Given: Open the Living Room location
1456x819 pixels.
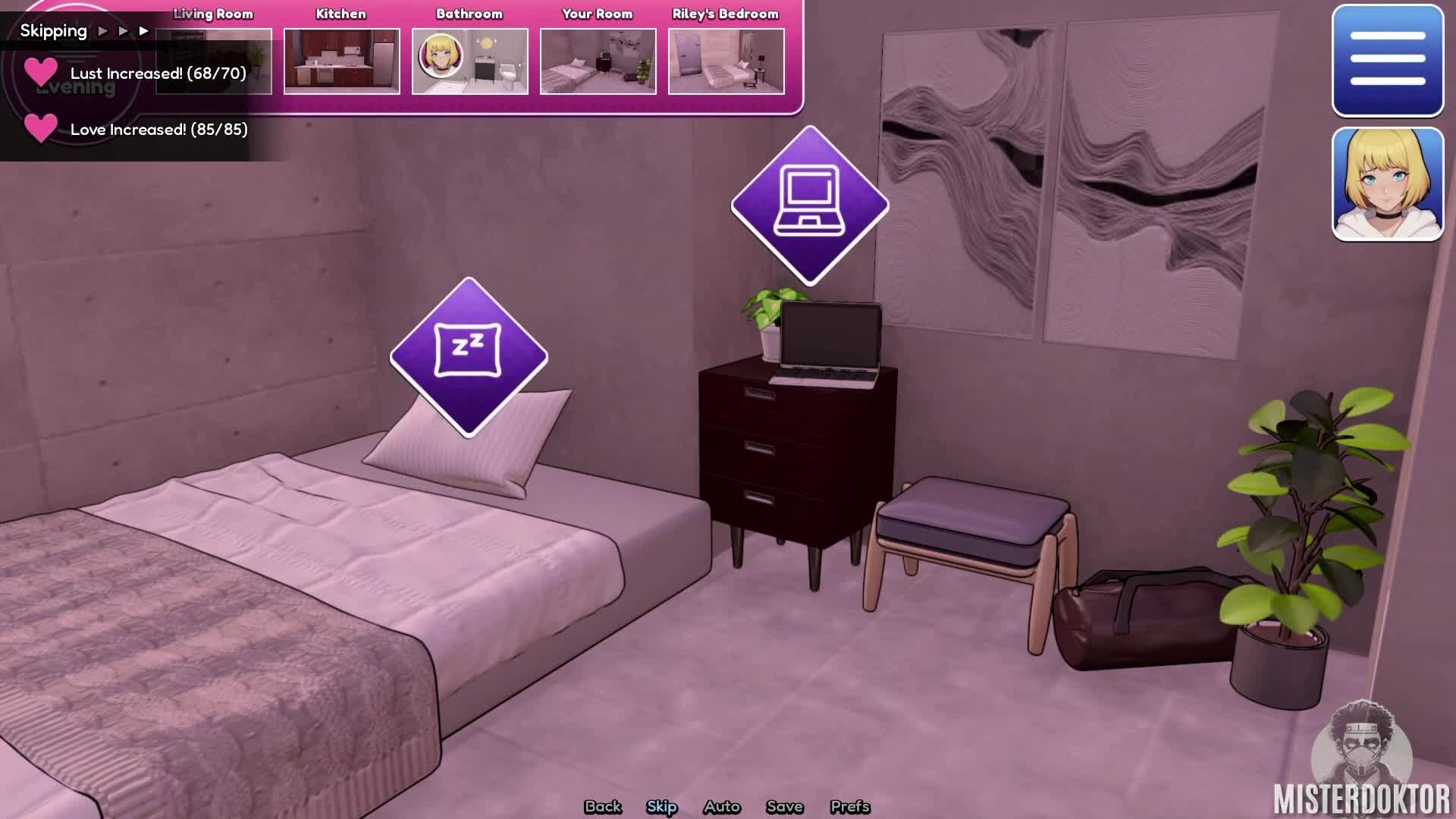Looking at the screenshot, I should pos(214,61).
